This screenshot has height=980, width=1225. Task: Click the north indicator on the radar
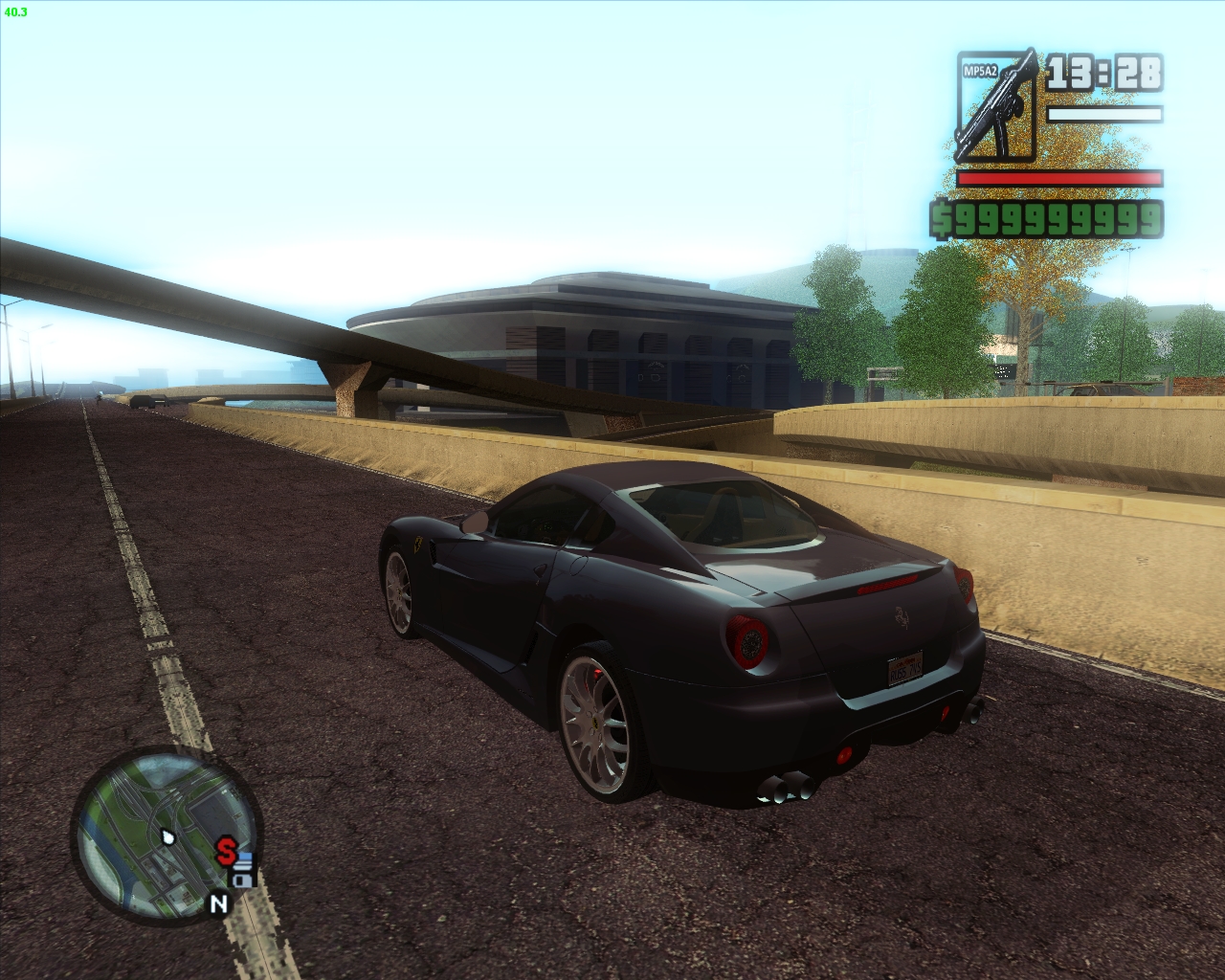point(218,902)
